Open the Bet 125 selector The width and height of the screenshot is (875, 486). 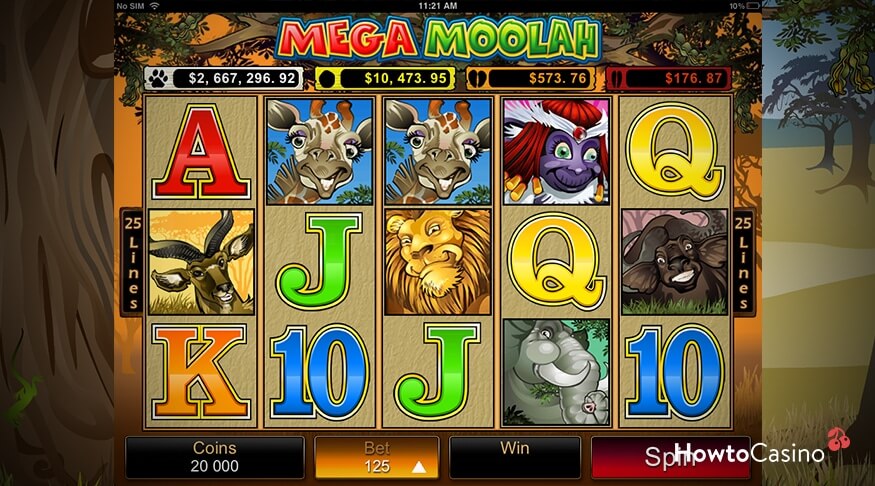[377, 457]
